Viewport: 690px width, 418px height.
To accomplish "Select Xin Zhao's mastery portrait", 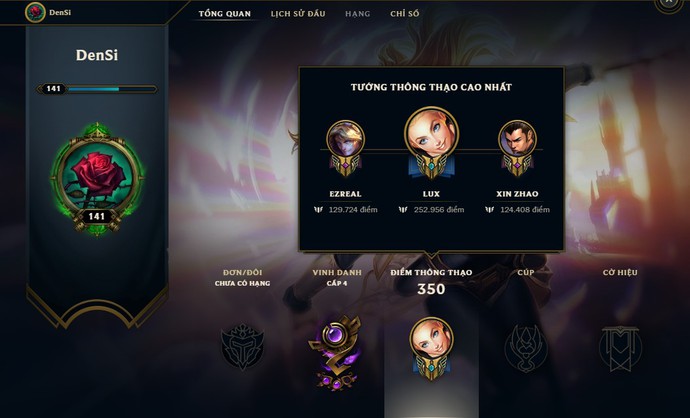I will pos(517,141).
